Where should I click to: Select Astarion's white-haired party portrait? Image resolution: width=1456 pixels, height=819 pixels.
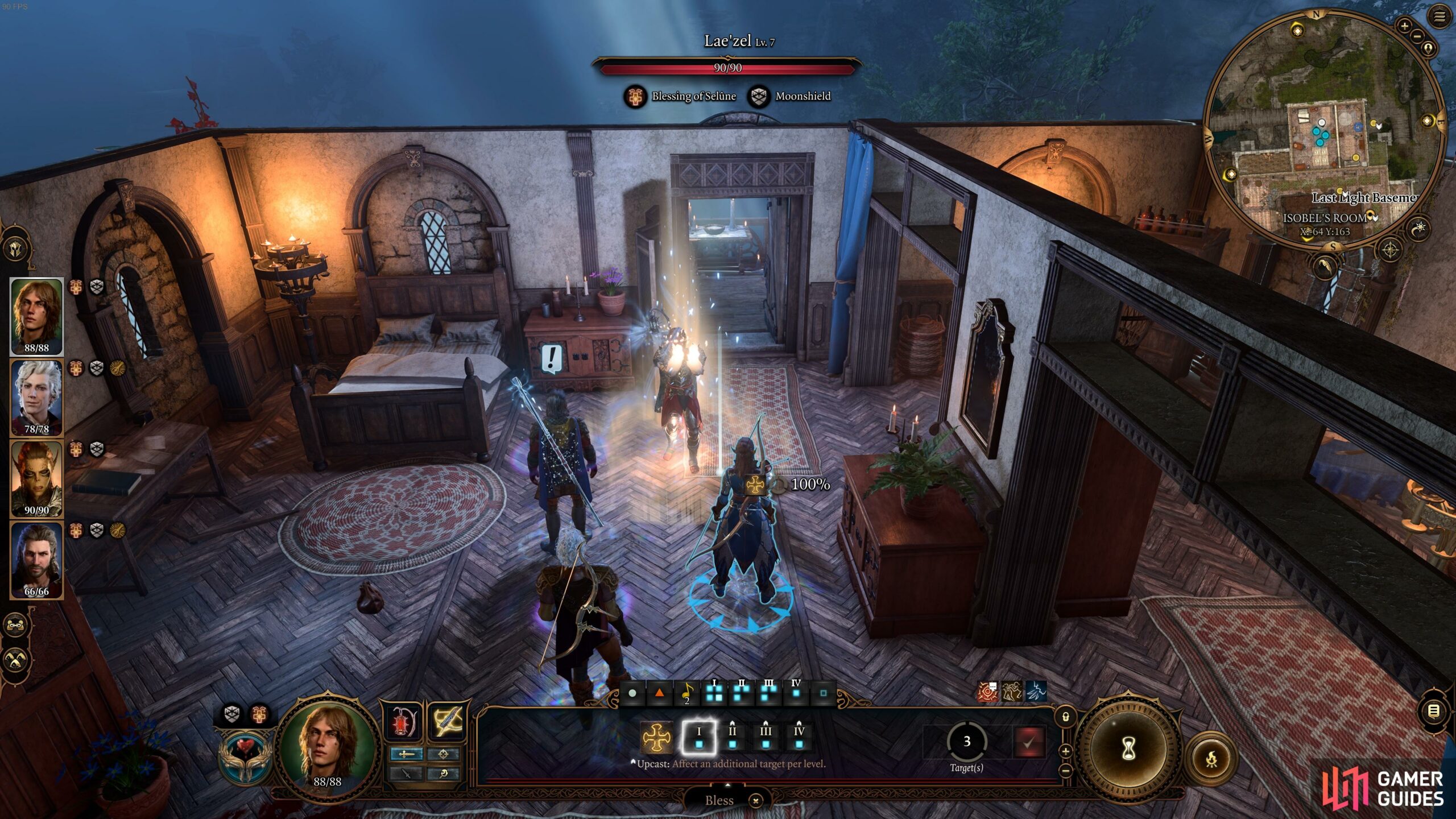click(36, 397)
